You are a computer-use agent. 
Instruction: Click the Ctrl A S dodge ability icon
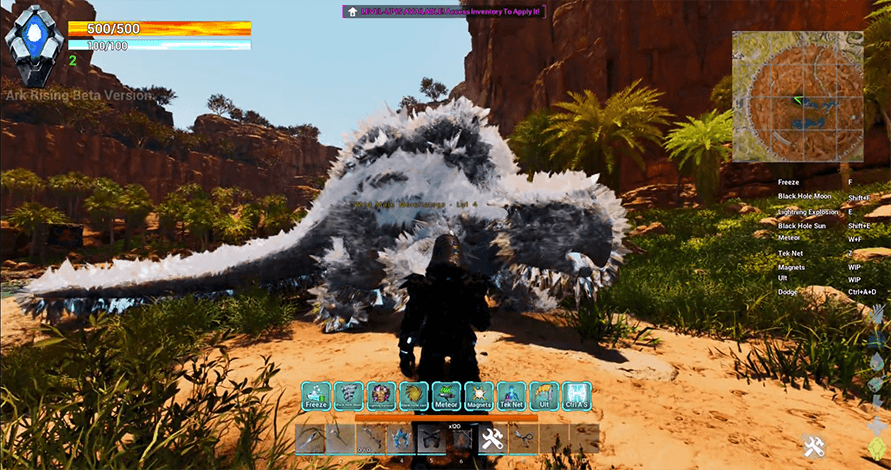coord(576,397)
